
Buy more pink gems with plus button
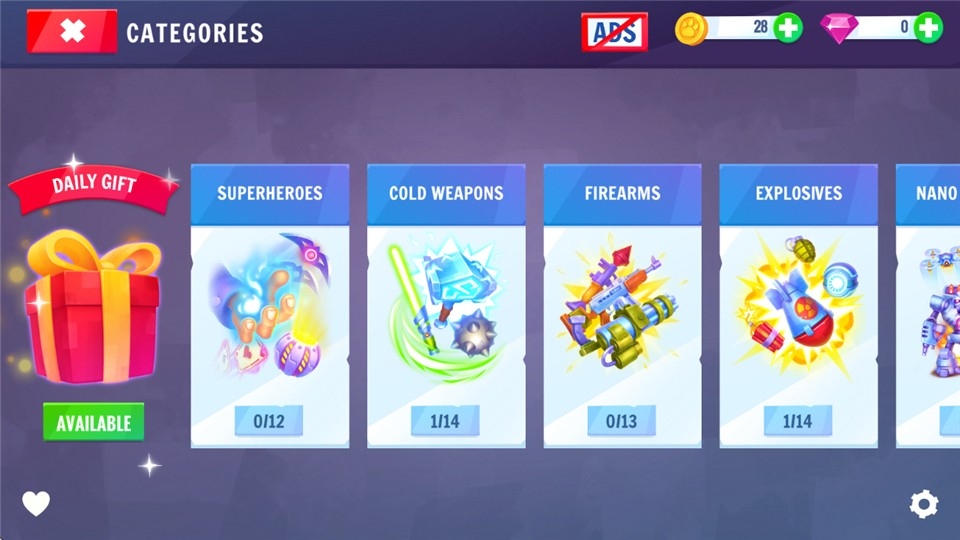tap(928, 28)
